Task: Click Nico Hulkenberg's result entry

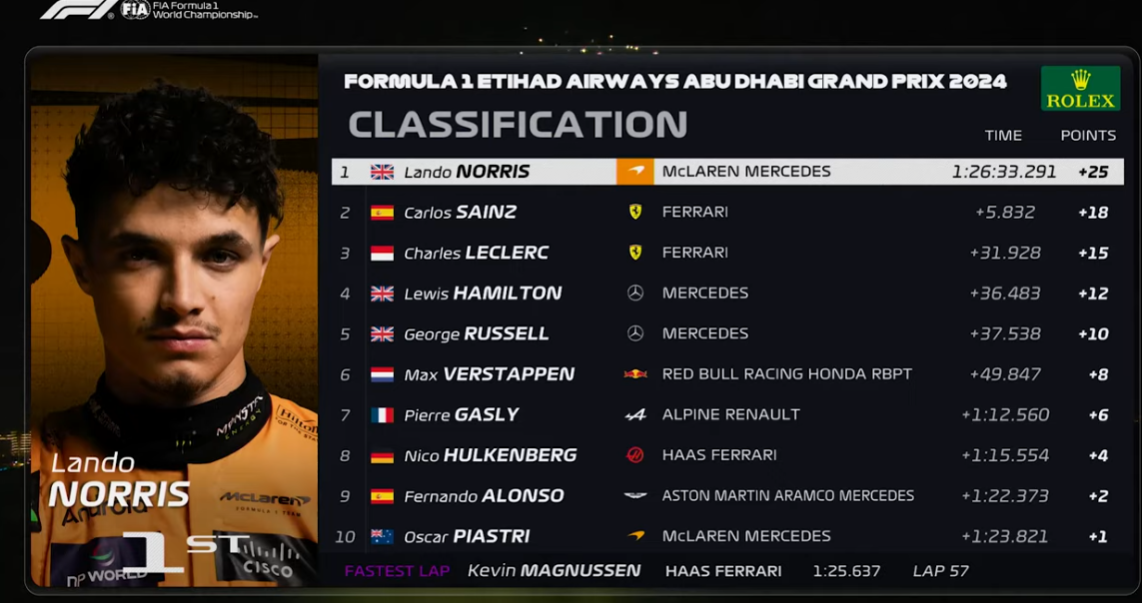Action: click(x=727, y=455)
